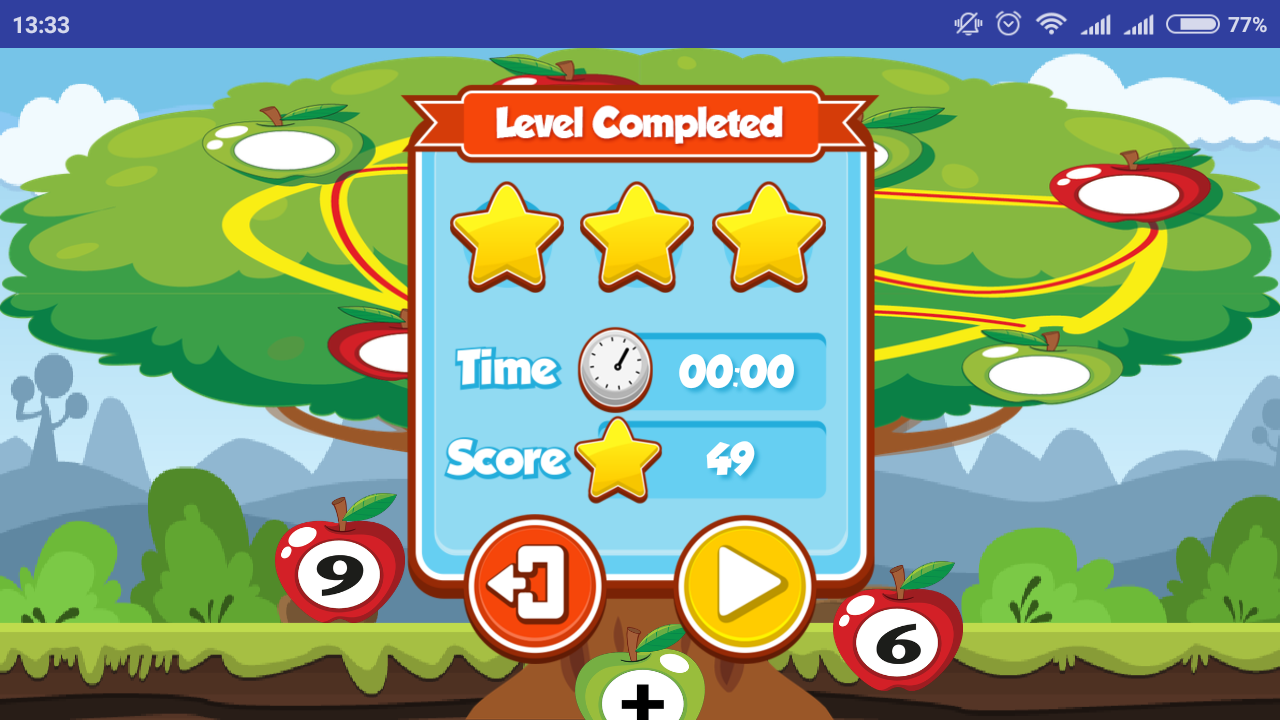
Task: Click the Score label text
Action: [x=506, y=458]
